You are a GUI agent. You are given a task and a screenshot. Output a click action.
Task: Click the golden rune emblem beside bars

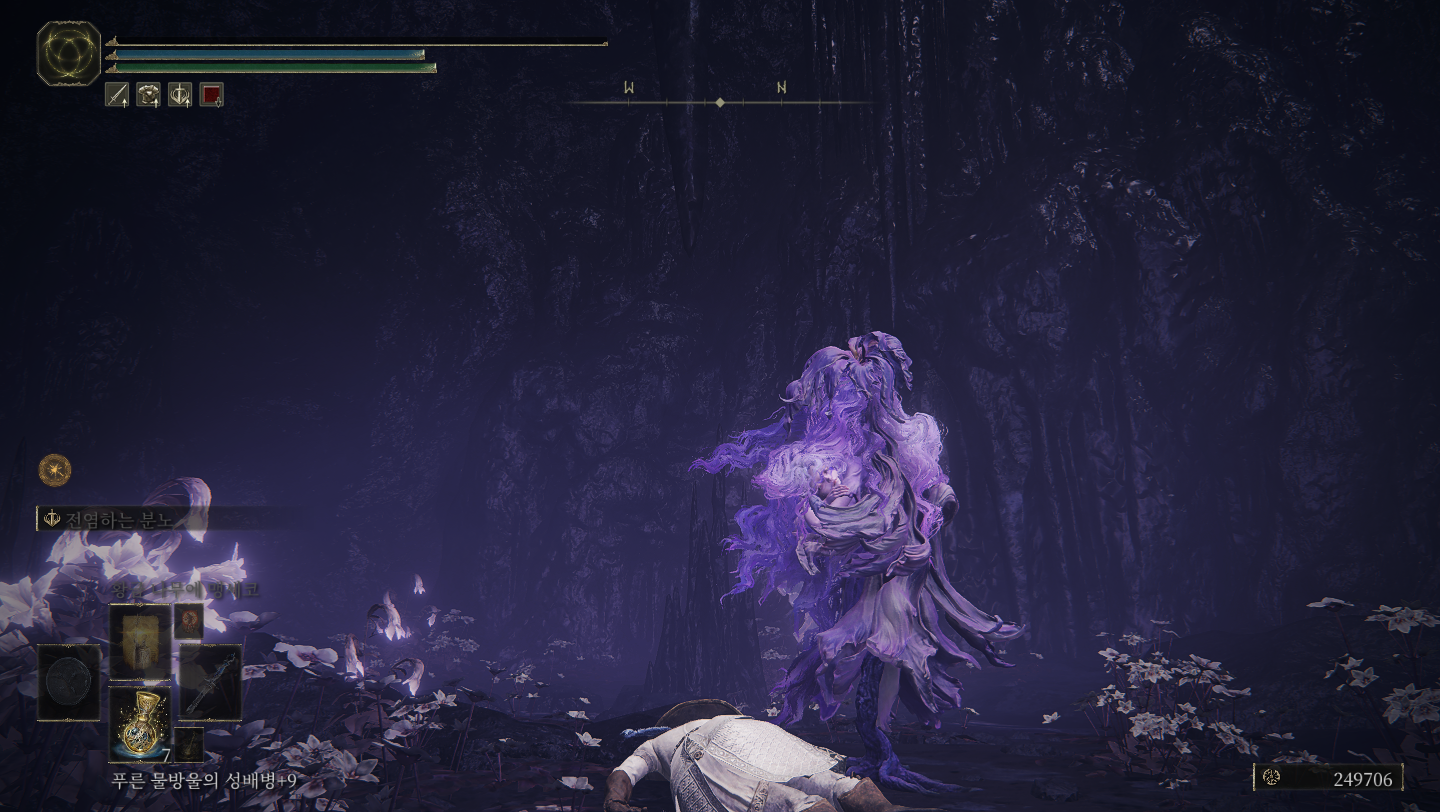69,53
